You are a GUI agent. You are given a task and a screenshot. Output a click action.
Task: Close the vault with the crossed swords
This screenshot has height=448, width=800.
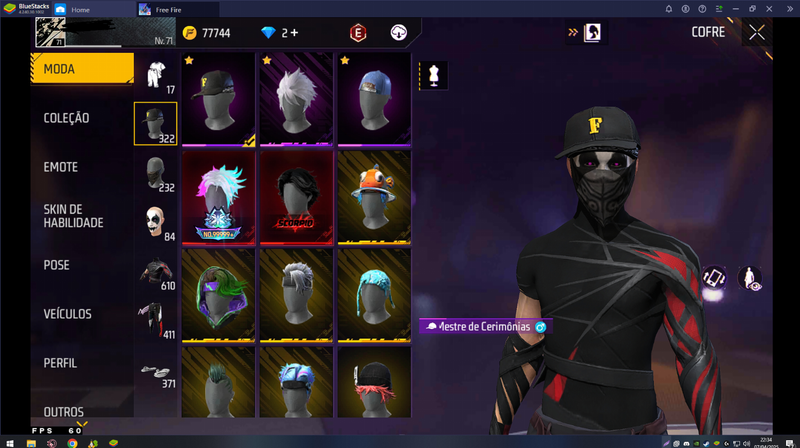pos(757,32)
